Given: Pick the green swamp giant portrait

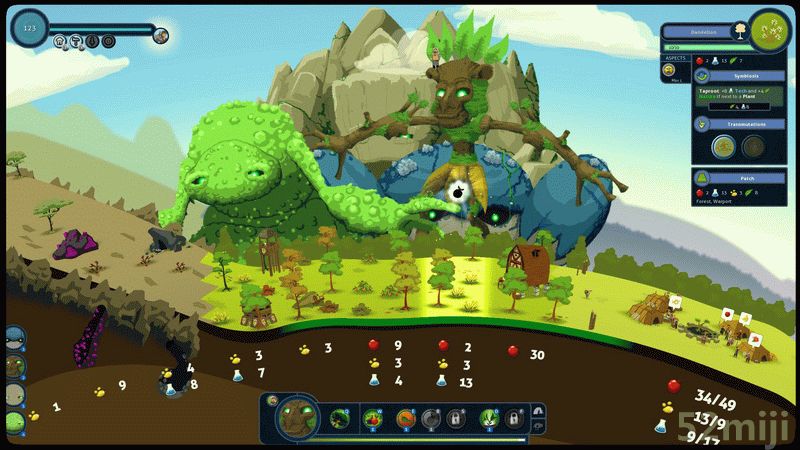Looking at the screenshot, I should pos(14,423).
